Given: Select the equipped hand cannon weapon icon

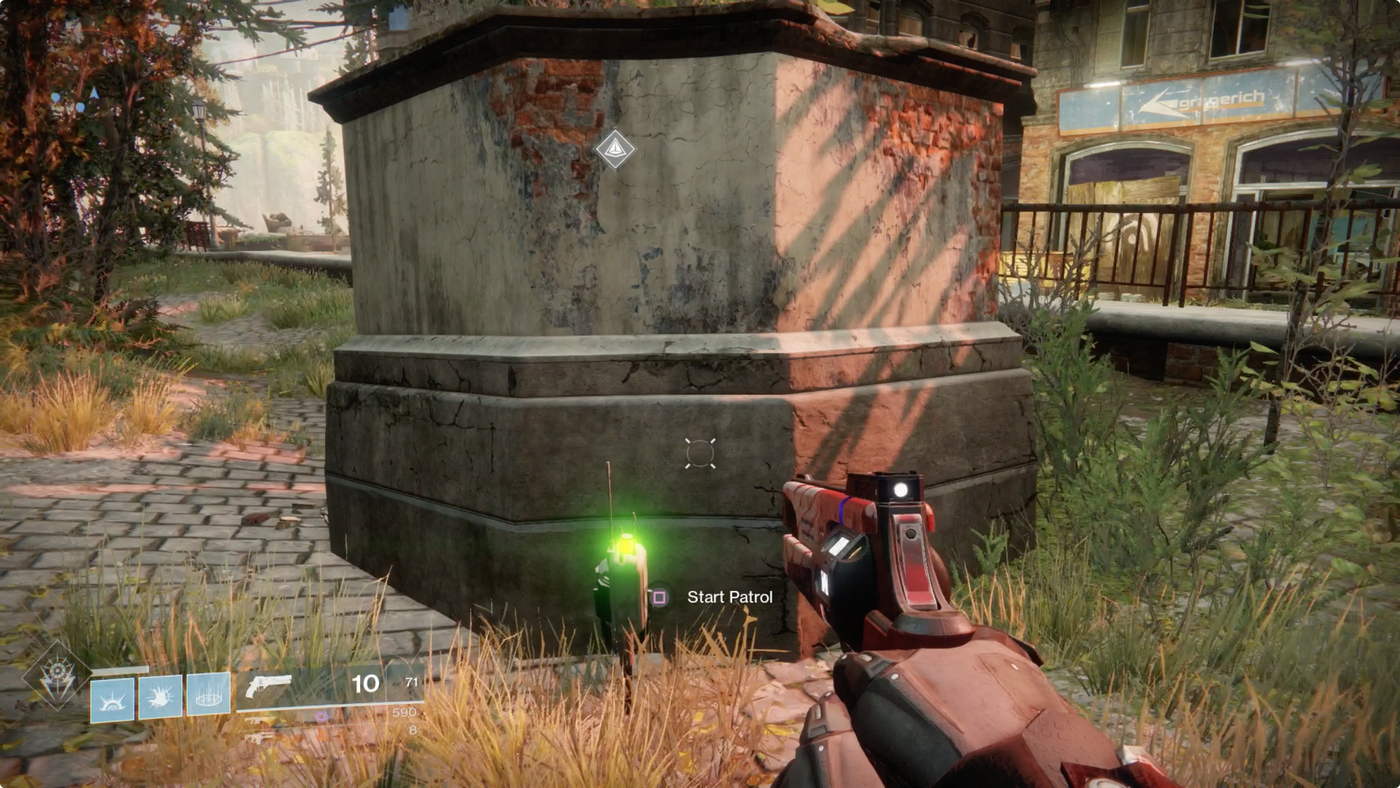Looking at the screenshot, I should (x=268, y=685).
